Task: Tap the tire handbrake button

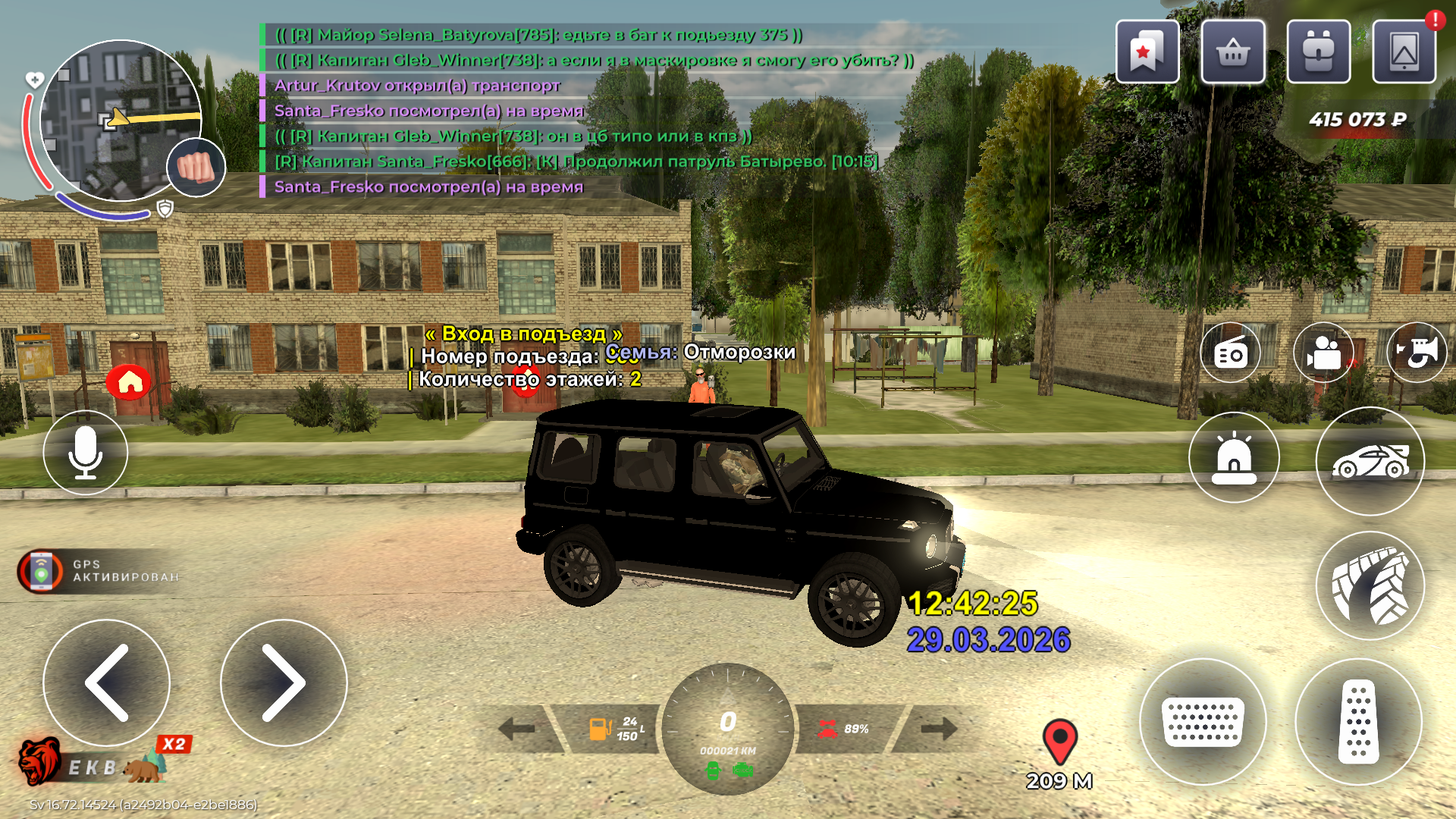Action: pyautogui.click(x=1370, y=586)
